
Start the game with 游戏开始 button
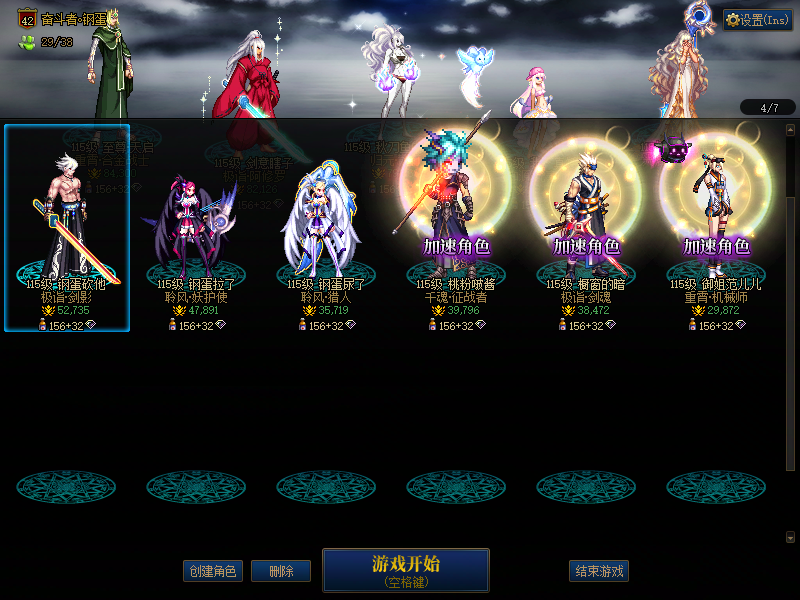[x=405, y=569]
